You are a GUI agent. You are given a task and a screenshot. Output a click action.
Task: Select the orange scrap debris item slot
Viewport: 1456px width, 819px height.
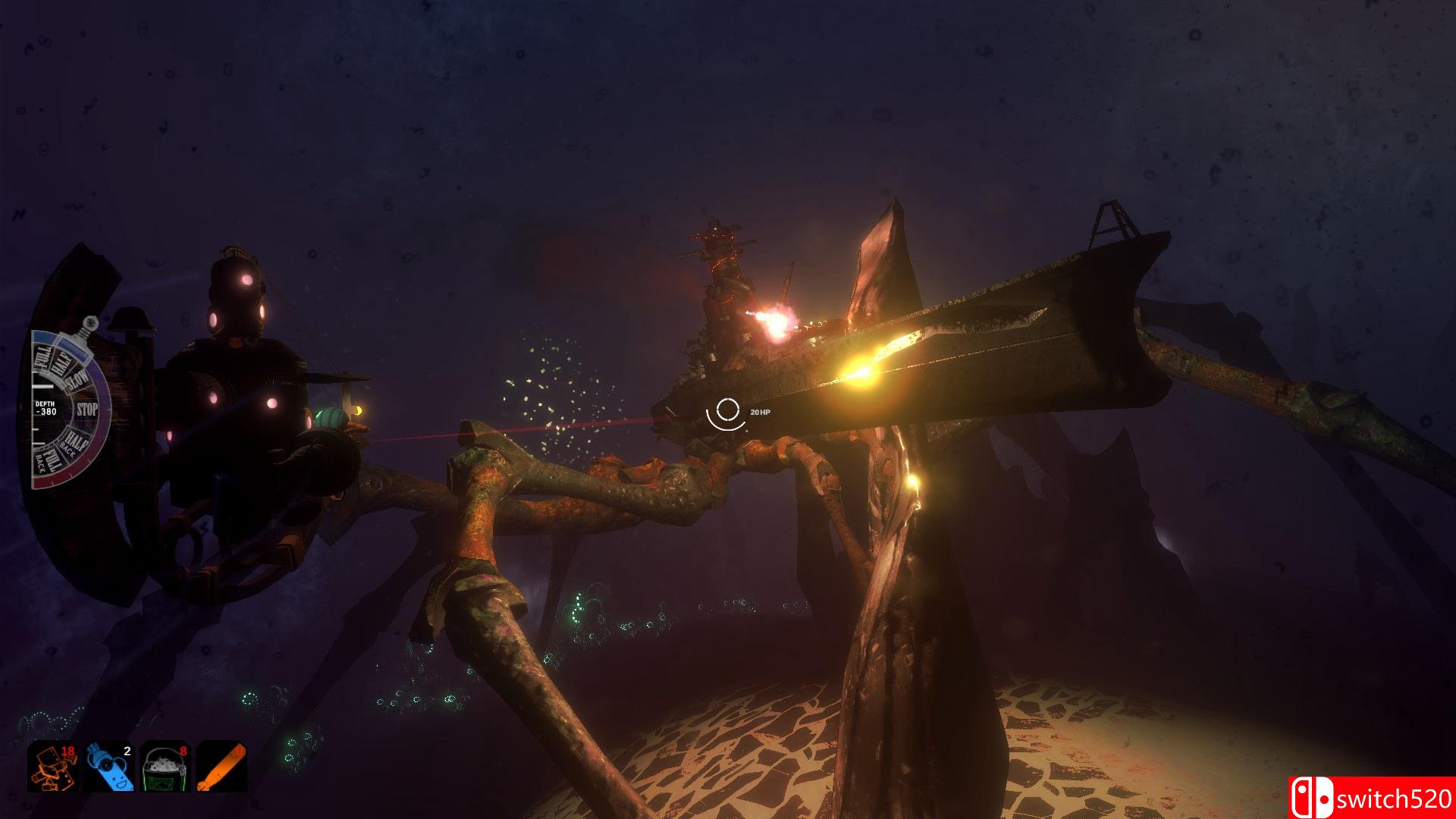(x=53, y=767)
